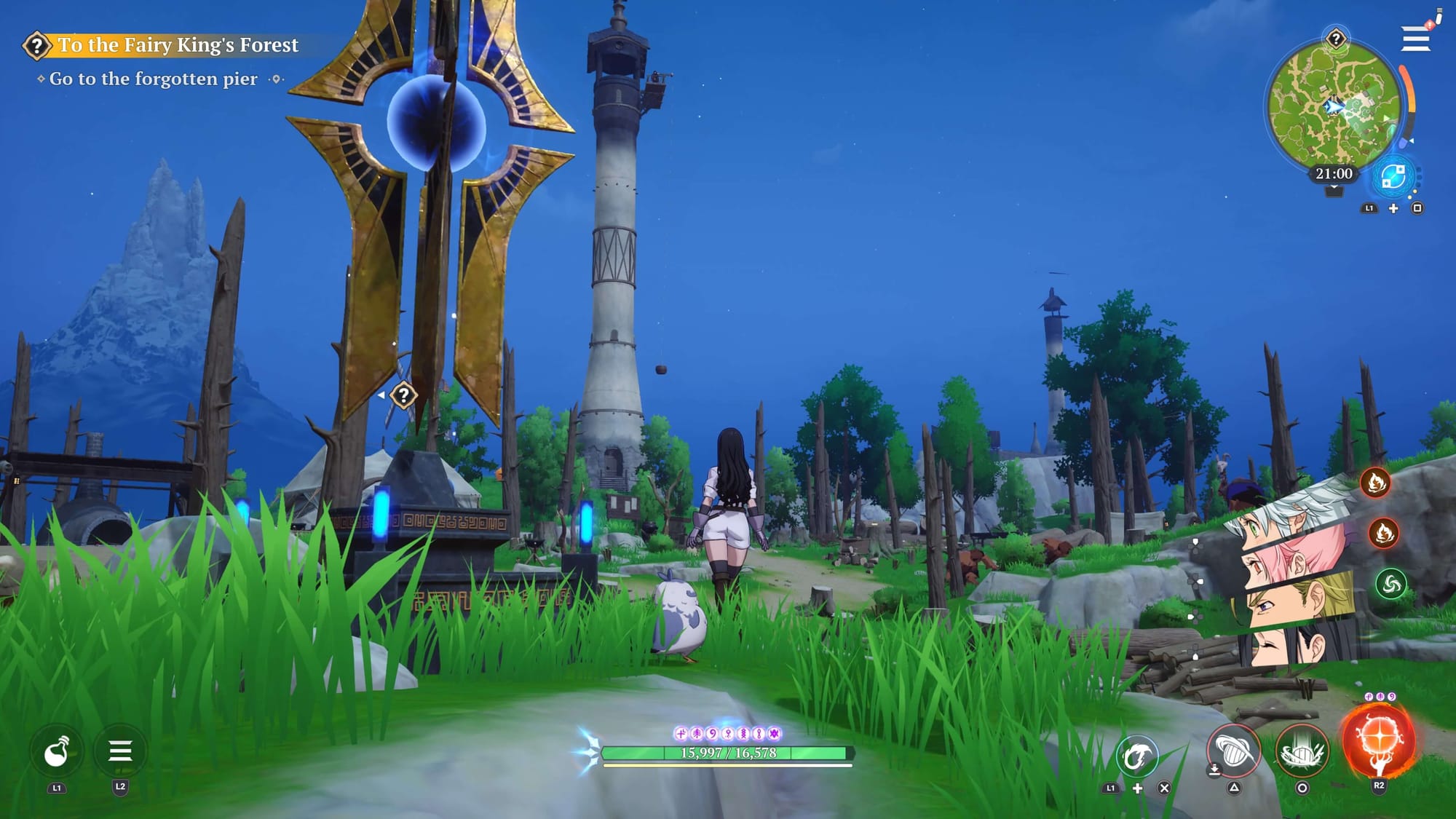Activate the spinning shield slash skill
1456x819 pixels.
pyautogui.click(x=1233, y=751)
